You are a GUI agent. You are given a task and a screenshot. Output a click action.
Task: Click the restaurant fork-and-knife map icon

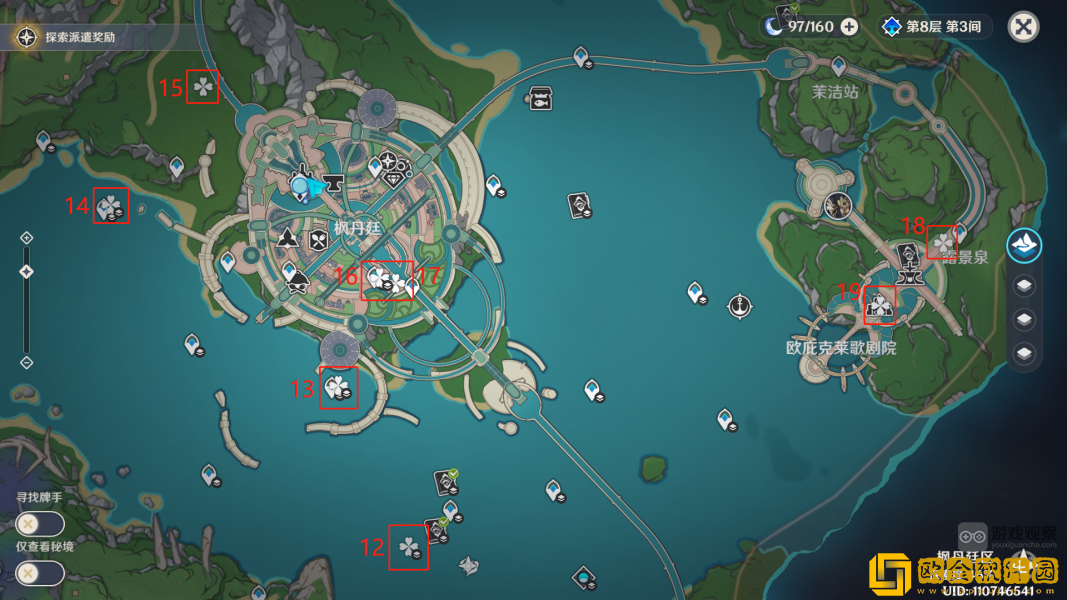click(x=318, y=240)
